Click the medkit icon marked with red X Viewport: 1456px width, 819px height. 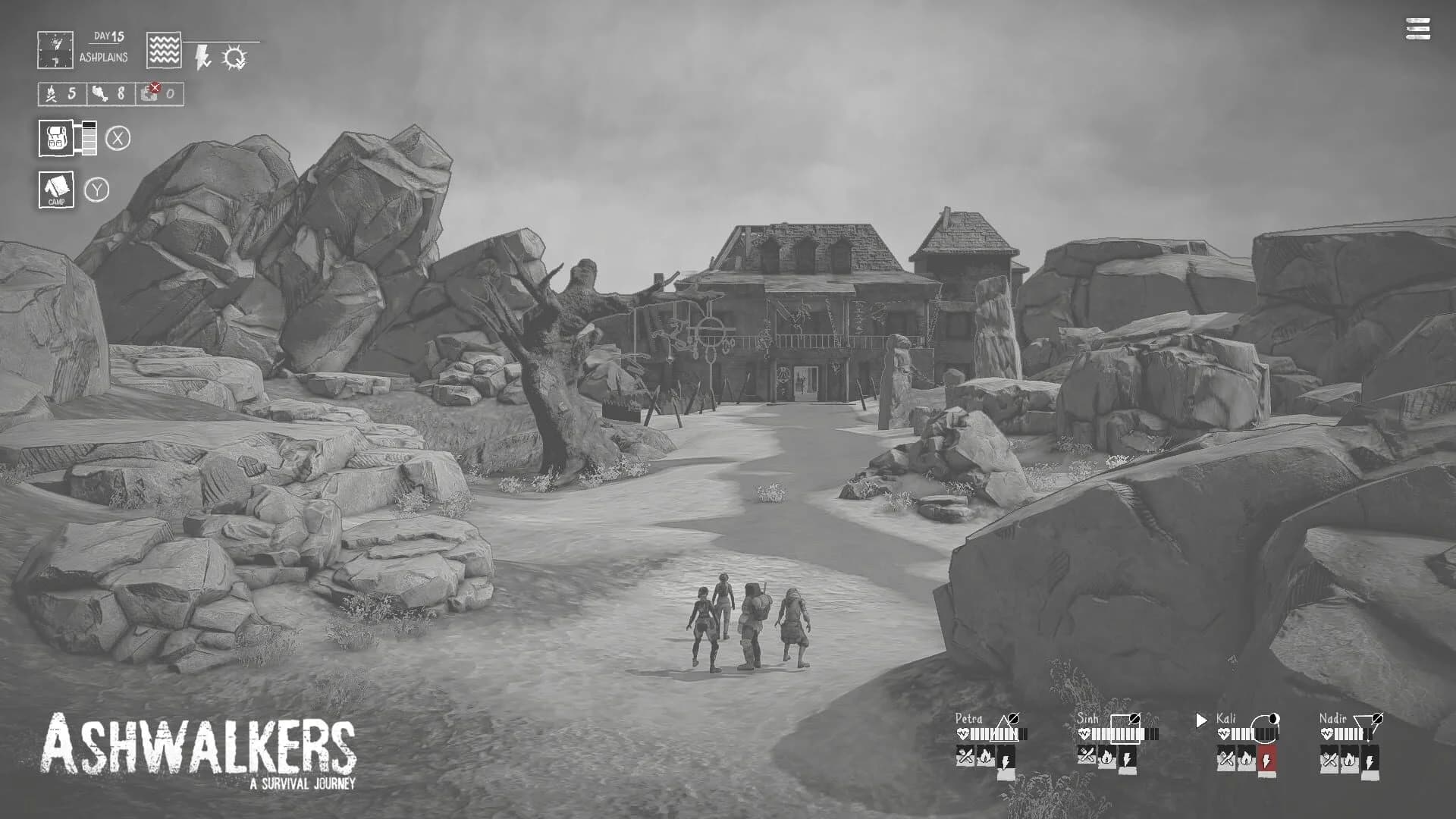point(149,93)
